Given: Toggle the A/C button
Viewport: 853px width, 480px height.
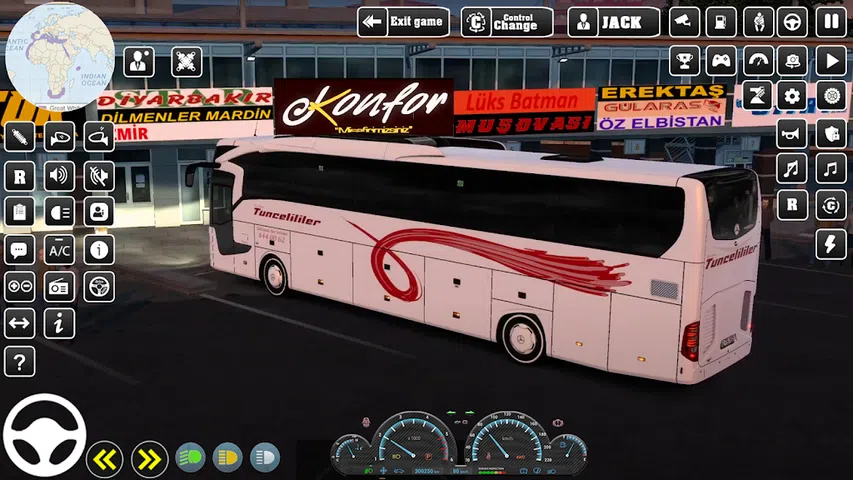Looking at the screenshot, I should coord(60,250).
